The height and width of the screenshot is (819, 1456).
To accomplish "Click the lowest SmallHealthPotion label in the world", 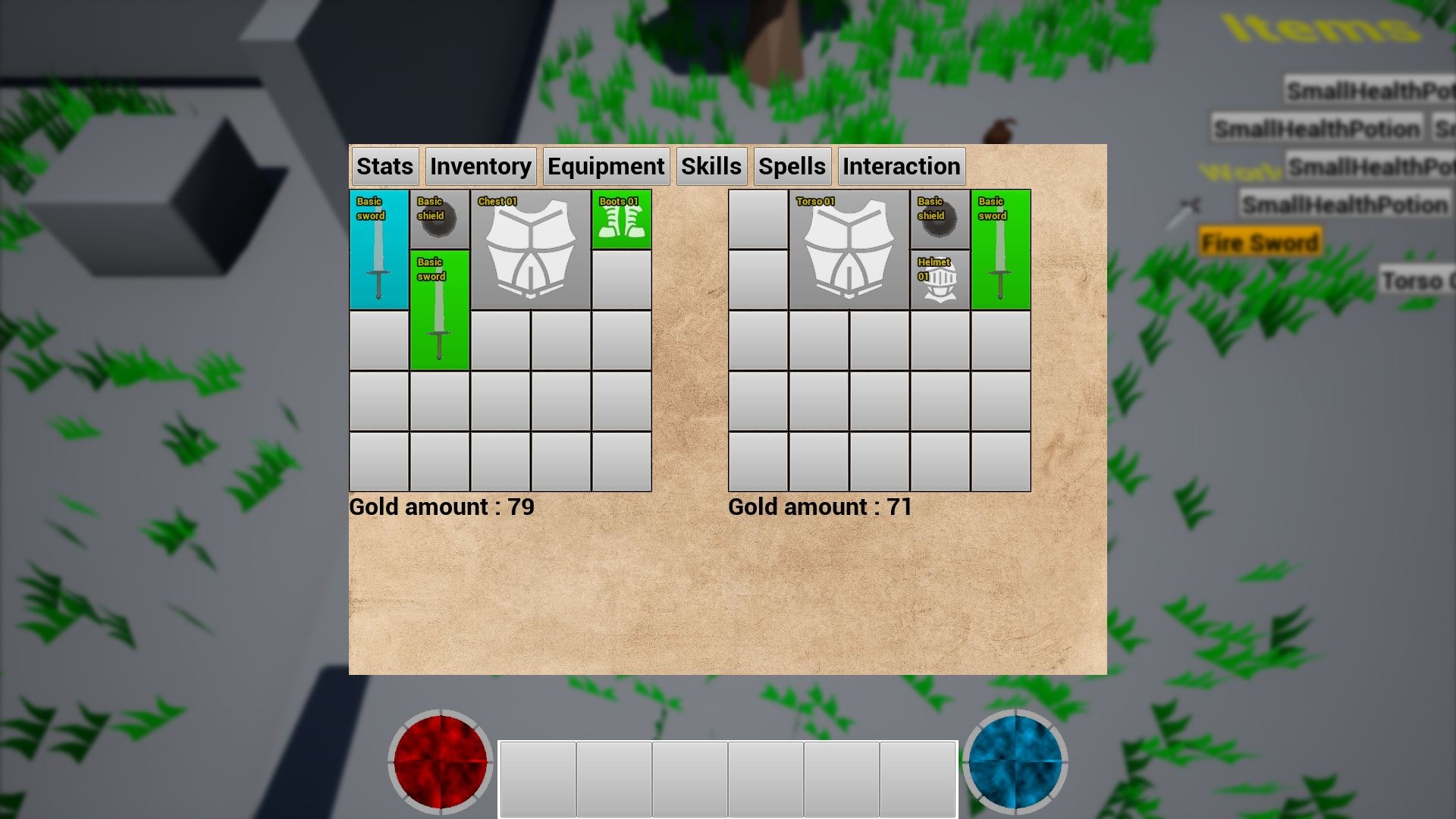I will pos(1345,205).
